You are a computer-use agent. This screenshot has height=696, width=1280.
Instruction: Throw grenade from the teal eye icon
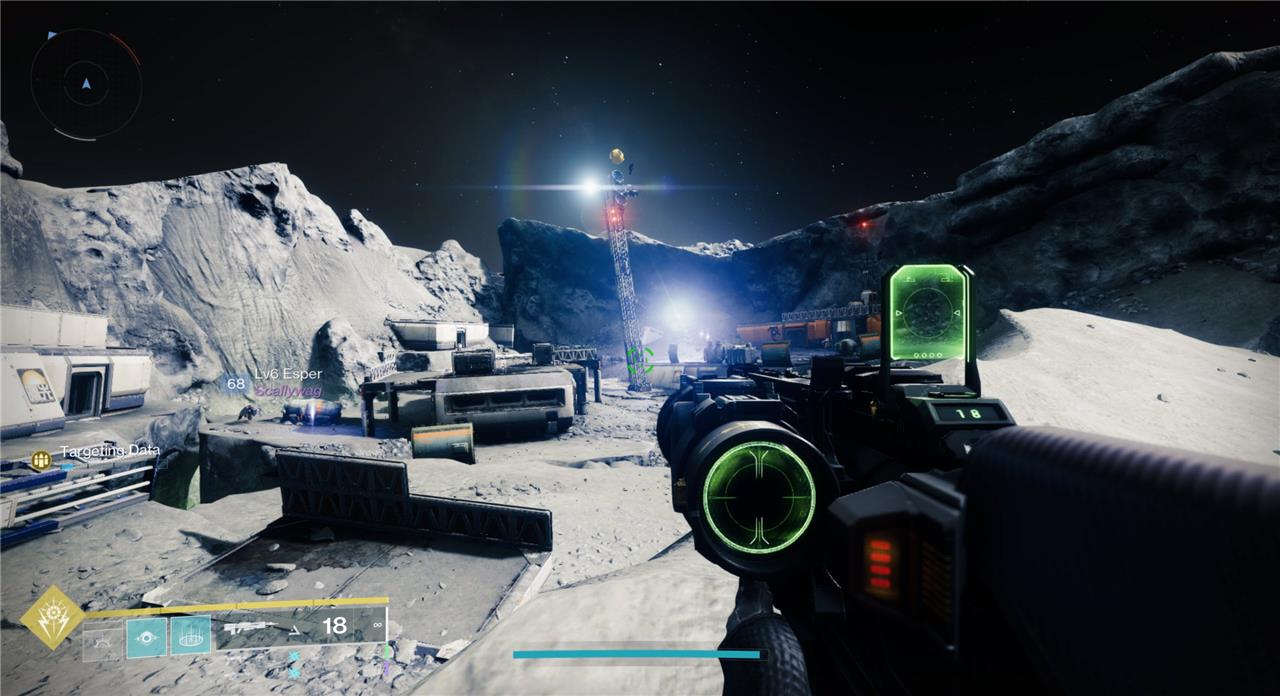pos(146,636)
